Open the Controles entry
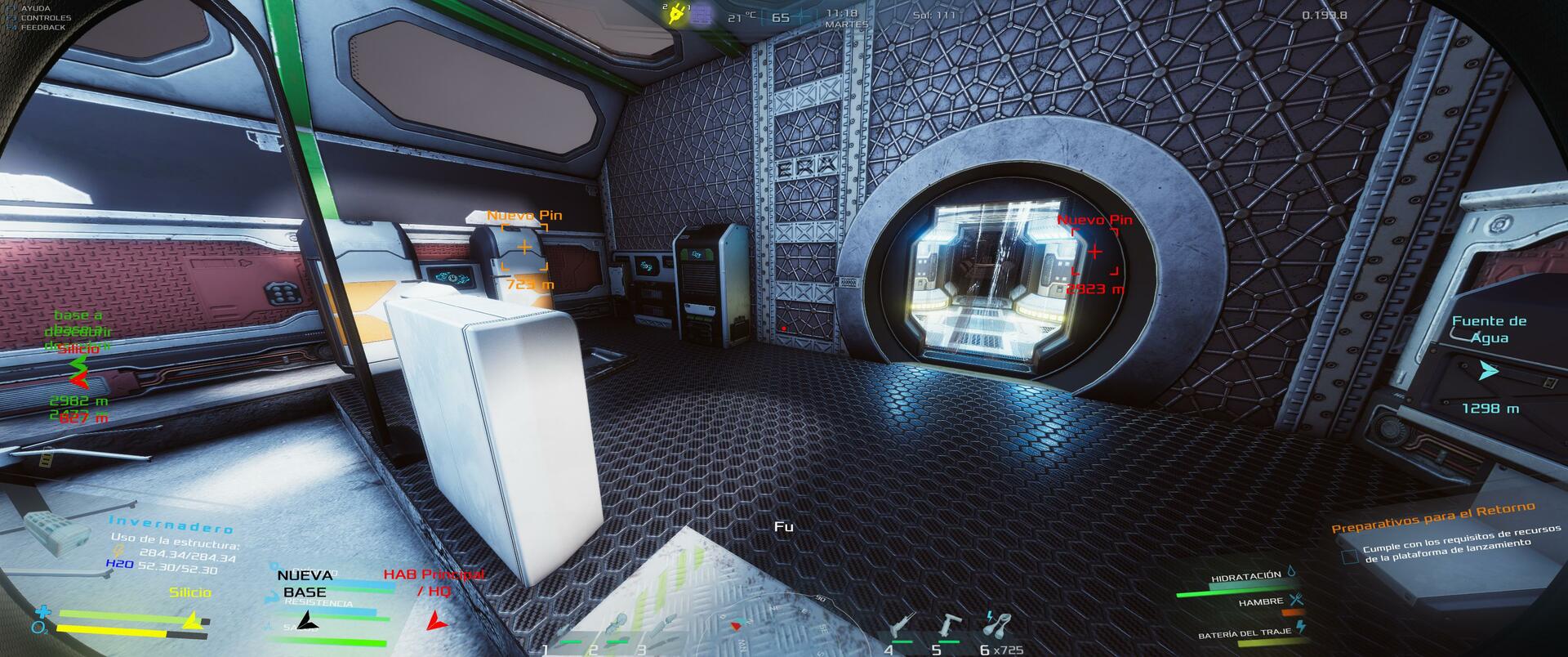The height and width of the screenshot is (657, 1568). click(45, 18)
